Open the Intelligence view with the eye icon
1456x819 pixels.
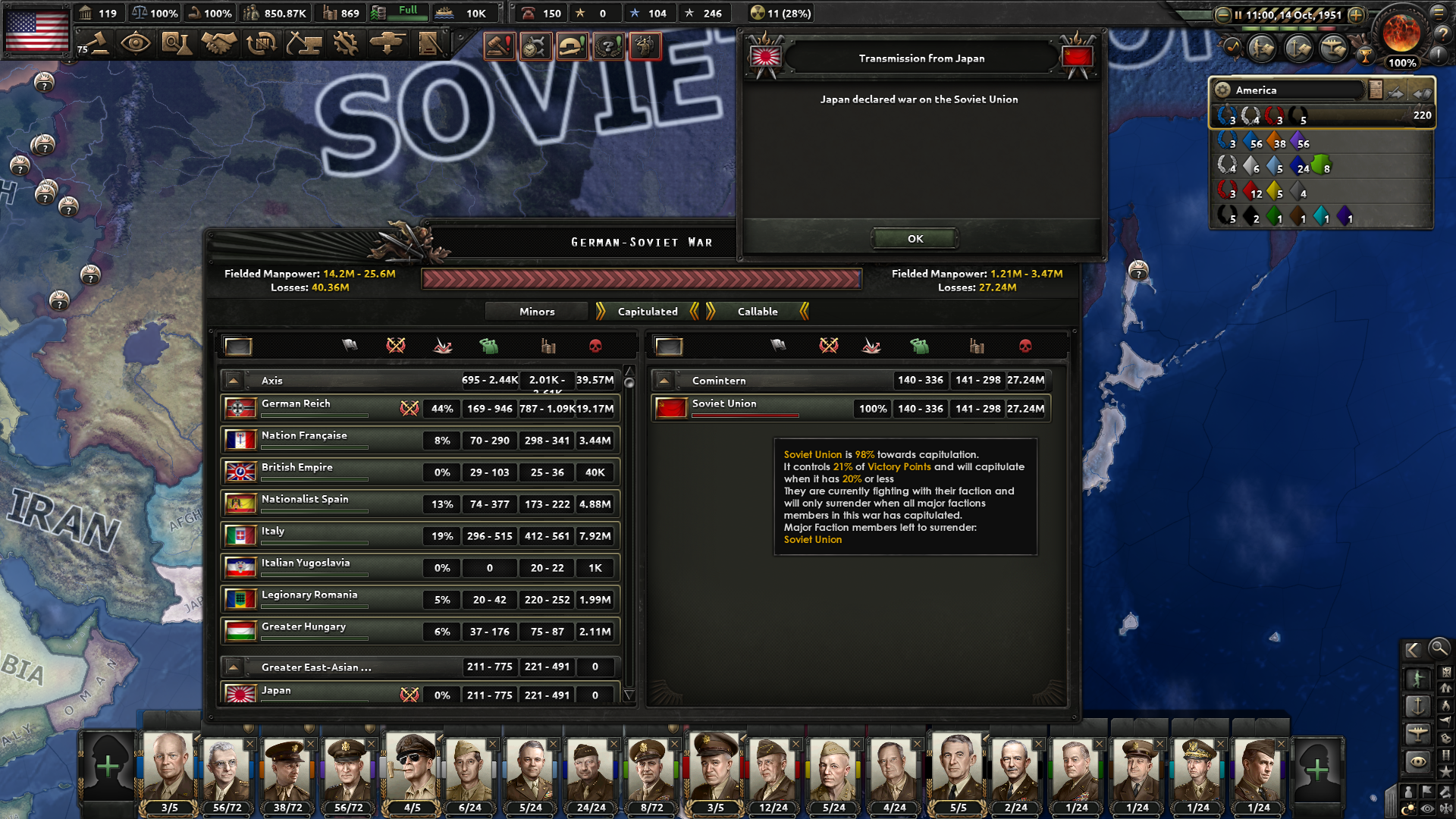(135, 44)
